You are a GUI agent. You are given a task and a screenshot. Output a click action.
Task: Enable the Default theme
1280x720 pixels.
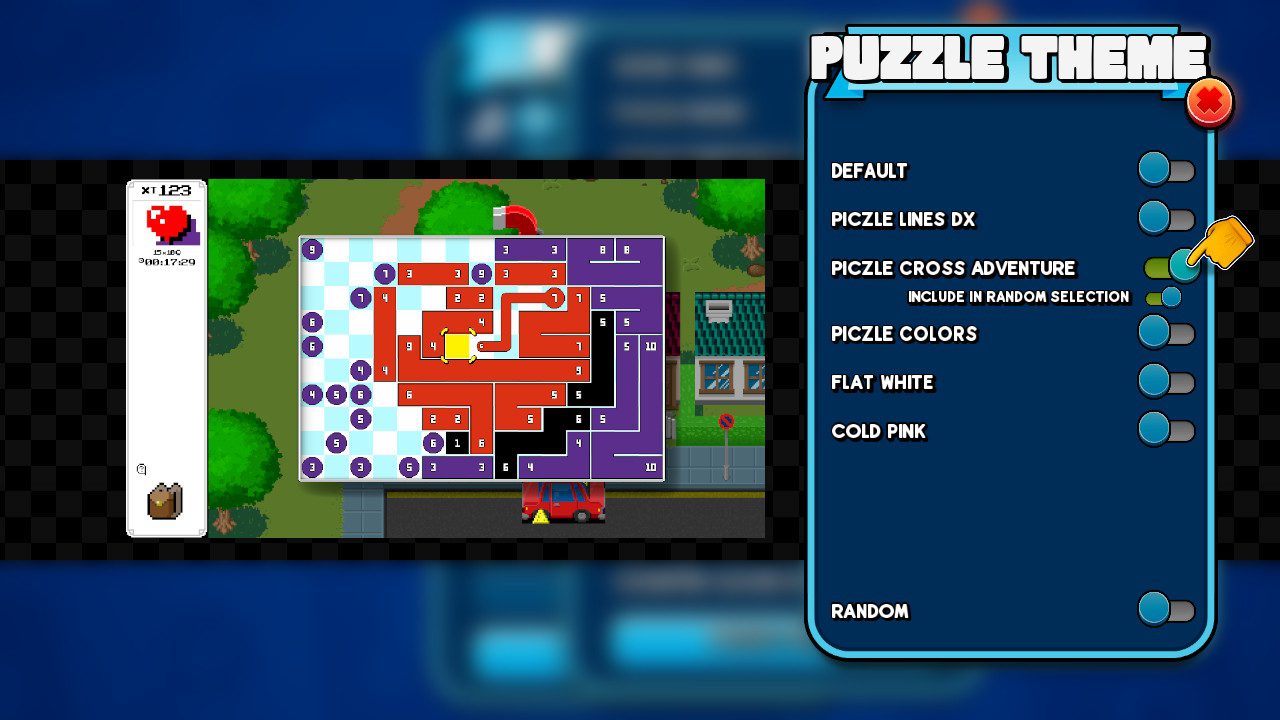1166,169
